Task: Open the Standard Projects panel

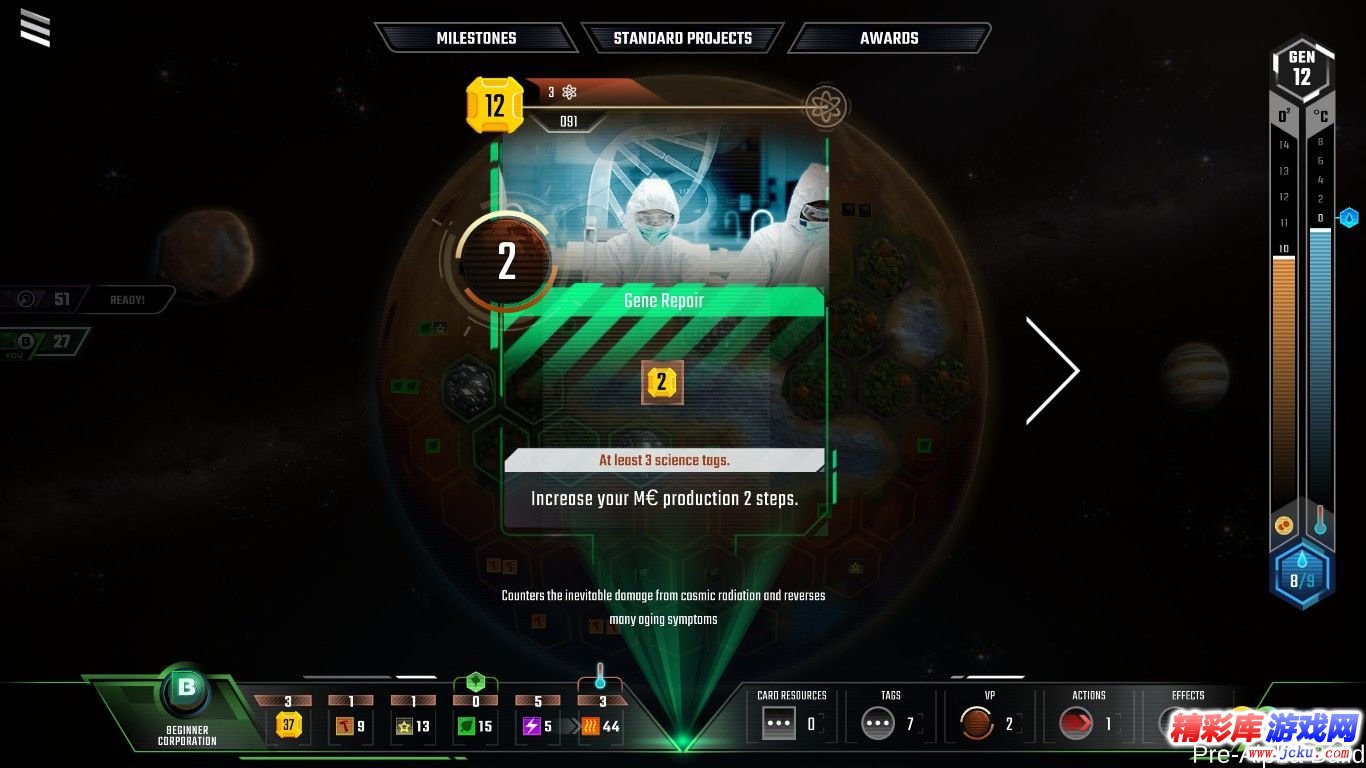Action: tap(682, 38)
